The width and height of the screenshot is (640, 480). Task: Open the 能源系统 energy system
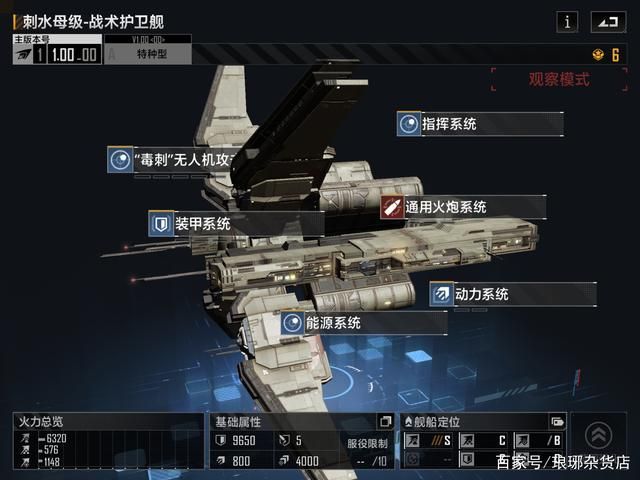(x=333, y=323)
